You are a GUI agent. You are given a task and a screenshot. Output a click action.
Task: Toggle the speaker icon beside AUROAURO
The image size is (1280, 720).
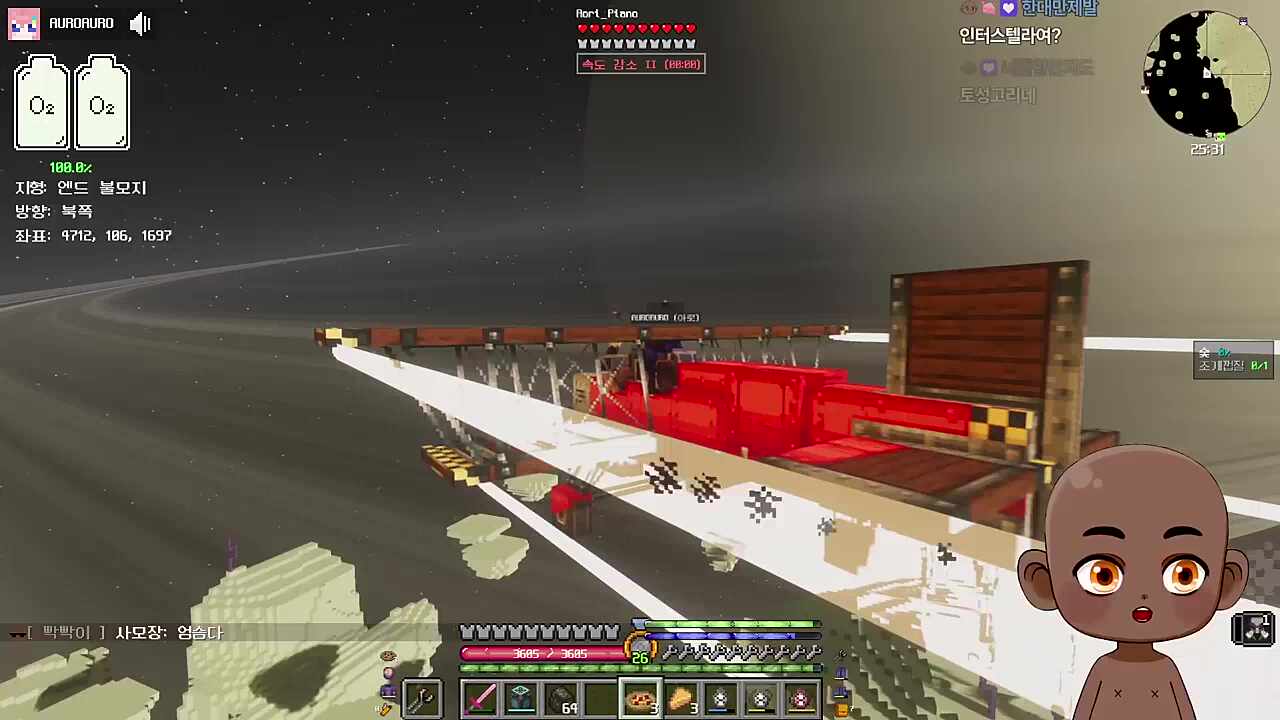[x=140, y=23]
